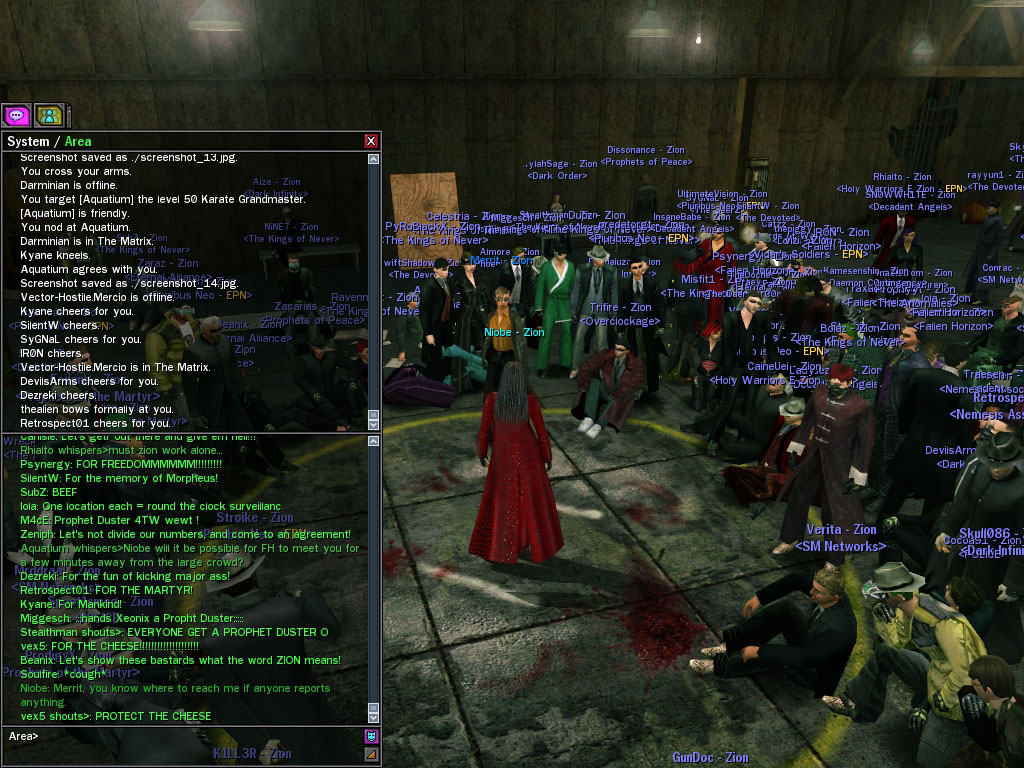Open the purple emote face button
Viewport: 1024px width, 768px height.
click(x=371, y=737)
